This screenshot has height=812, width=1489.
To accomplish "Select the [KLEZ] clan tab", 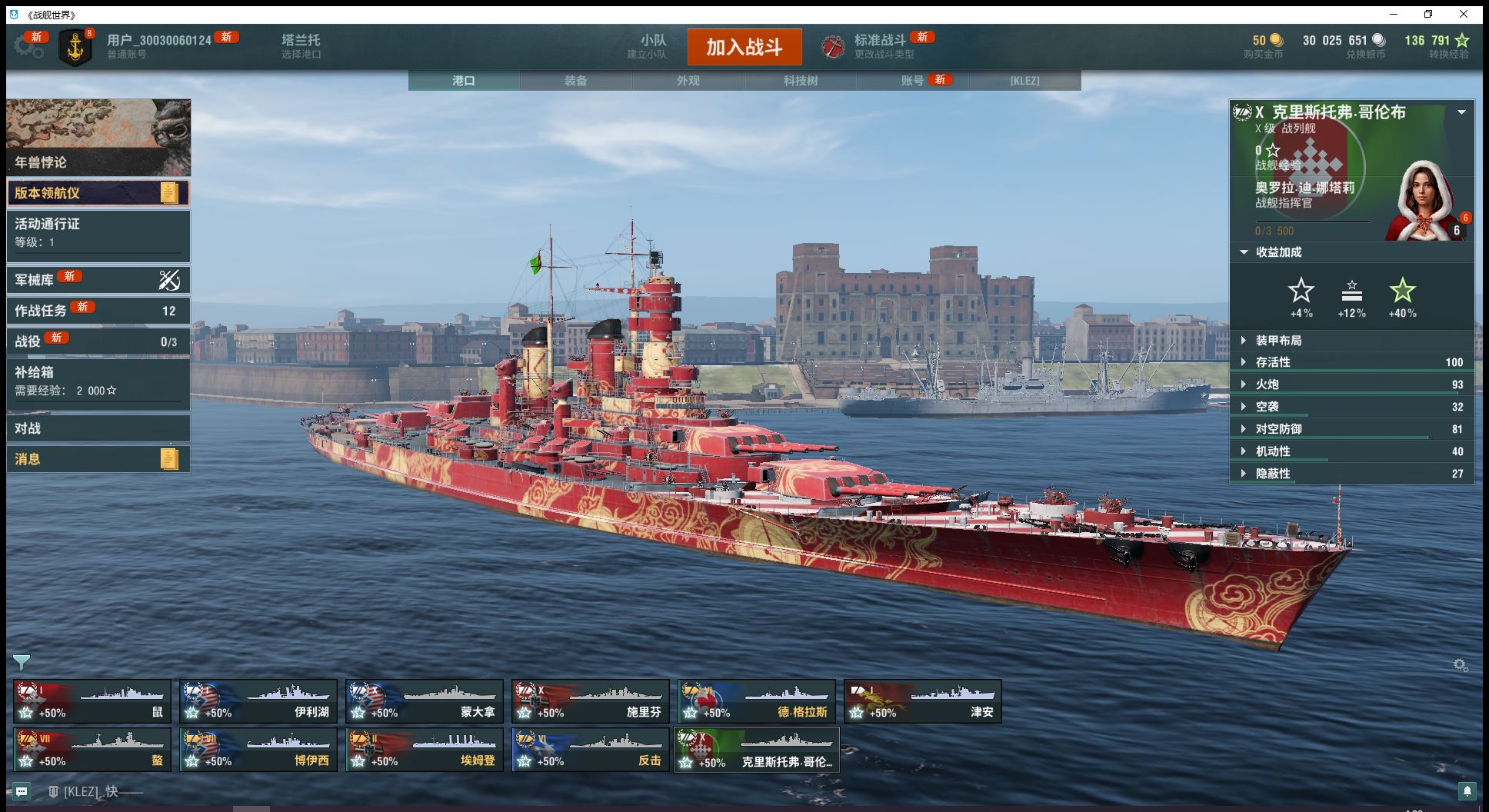I will click(1024, 81).
